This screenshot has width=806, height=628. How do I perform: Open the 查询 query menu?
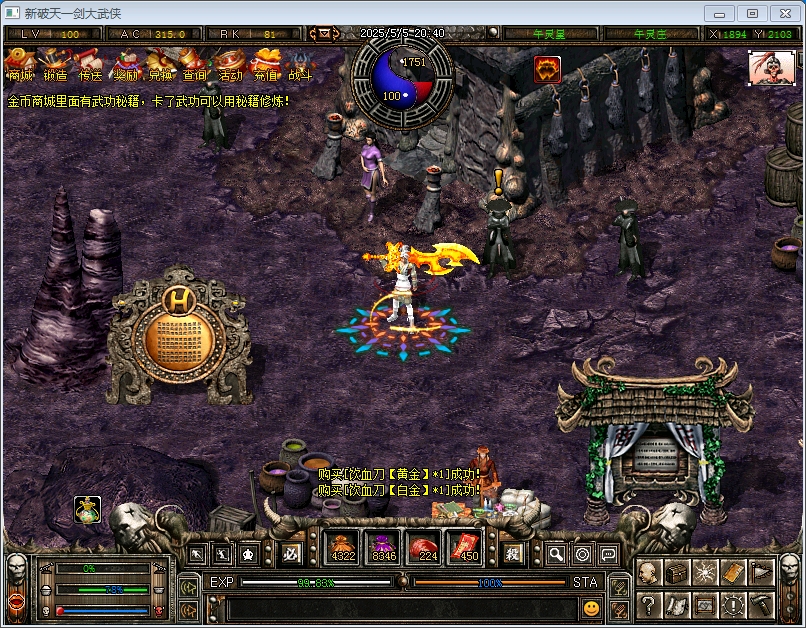click(195, 64)
